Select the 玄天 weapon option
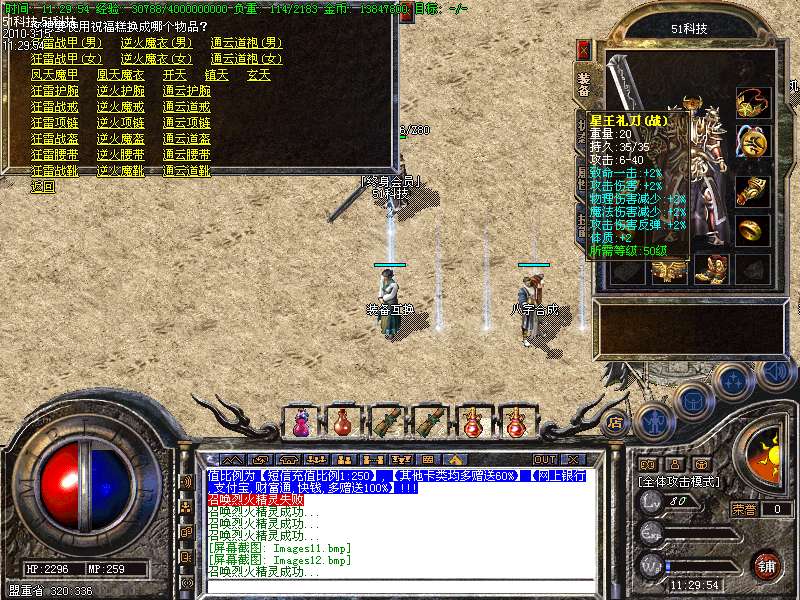800x600 pixels. pyautogui.click(x=259, y=74)
